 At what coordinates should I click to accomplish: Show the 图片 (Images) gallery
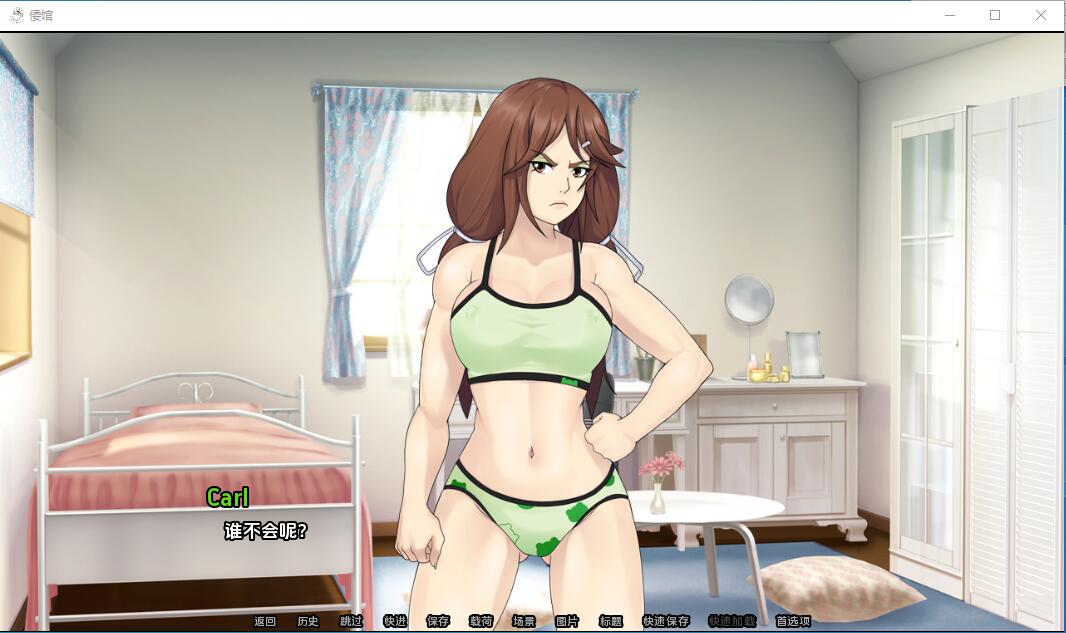[x=567, y=621]
